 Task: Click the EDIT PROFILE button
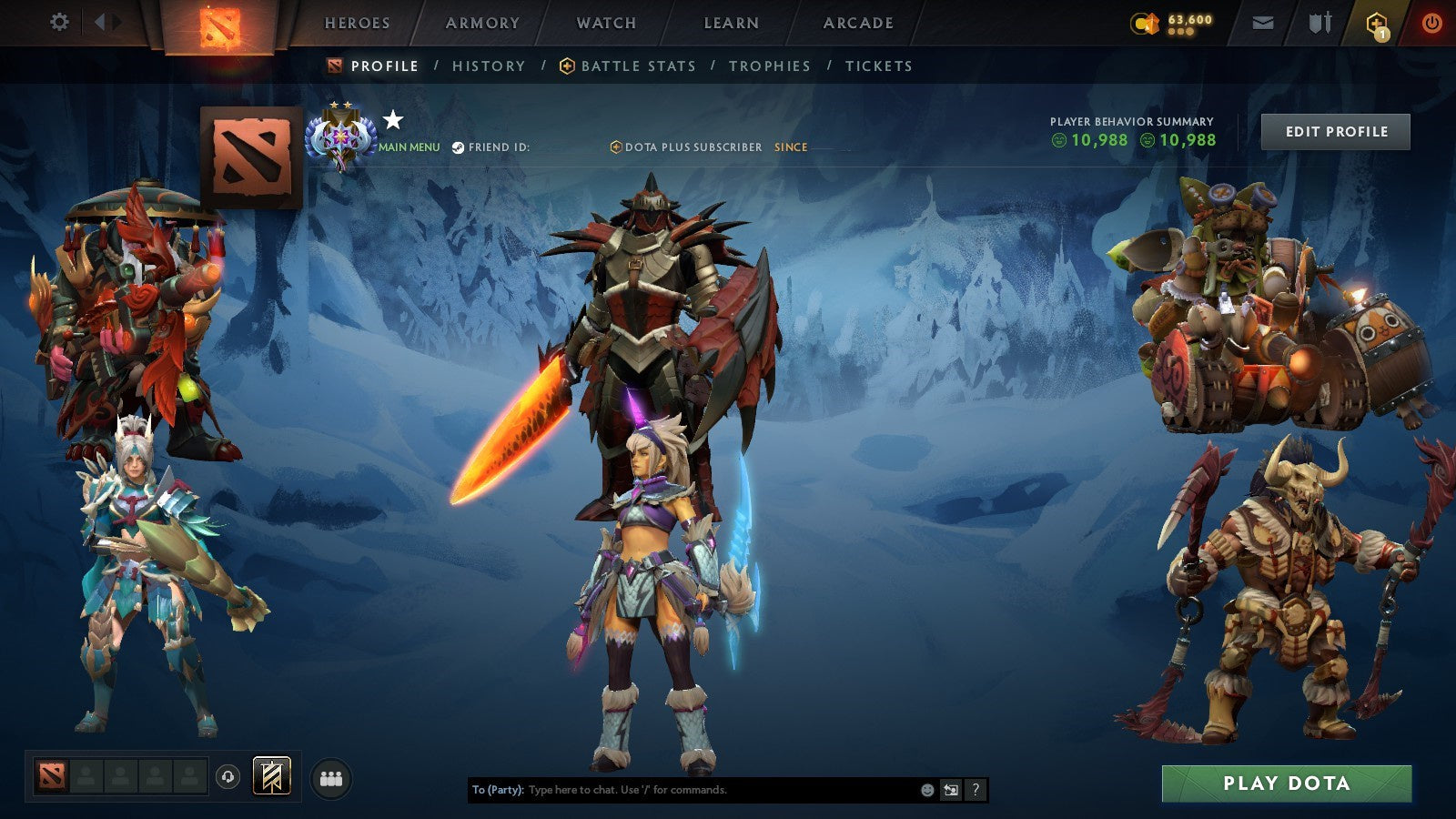[x=1334, y=131]
